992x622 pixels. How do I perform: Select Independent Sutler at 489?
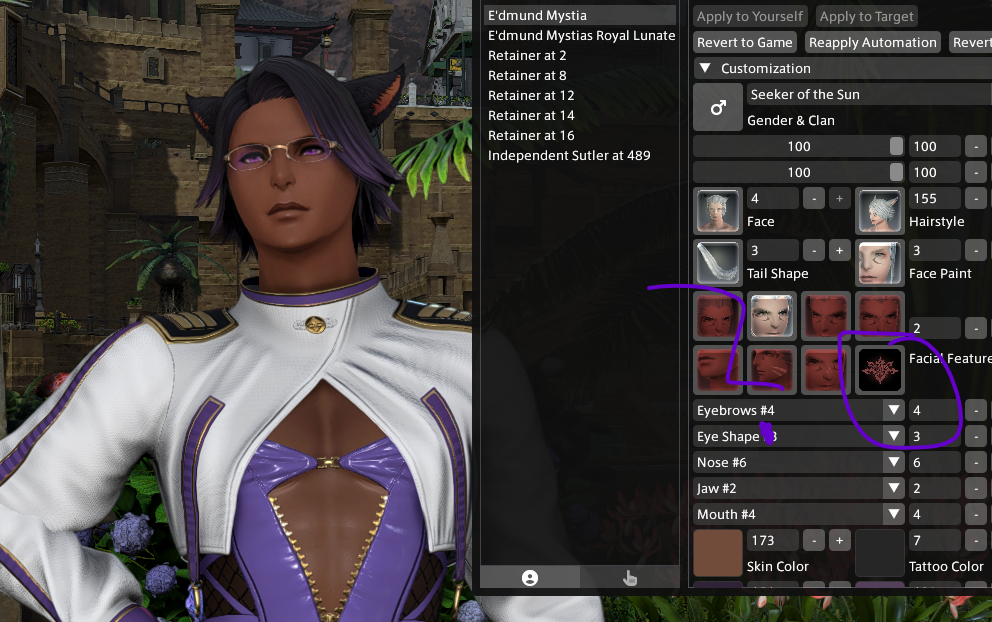[569, 155]
